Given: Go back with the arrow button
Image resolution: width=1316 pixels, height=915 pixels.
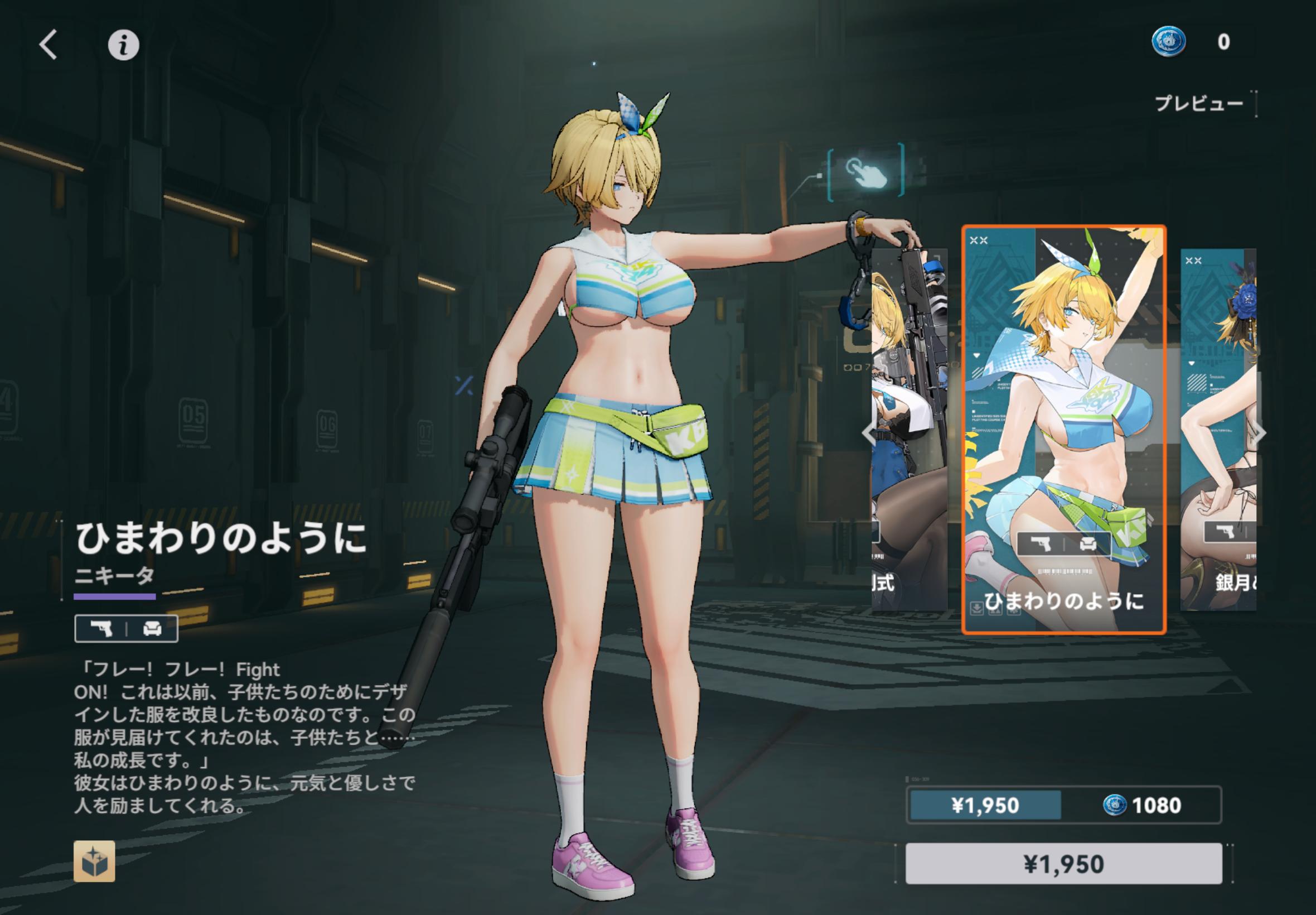Looking at the screenshot, I should (49, 45).
